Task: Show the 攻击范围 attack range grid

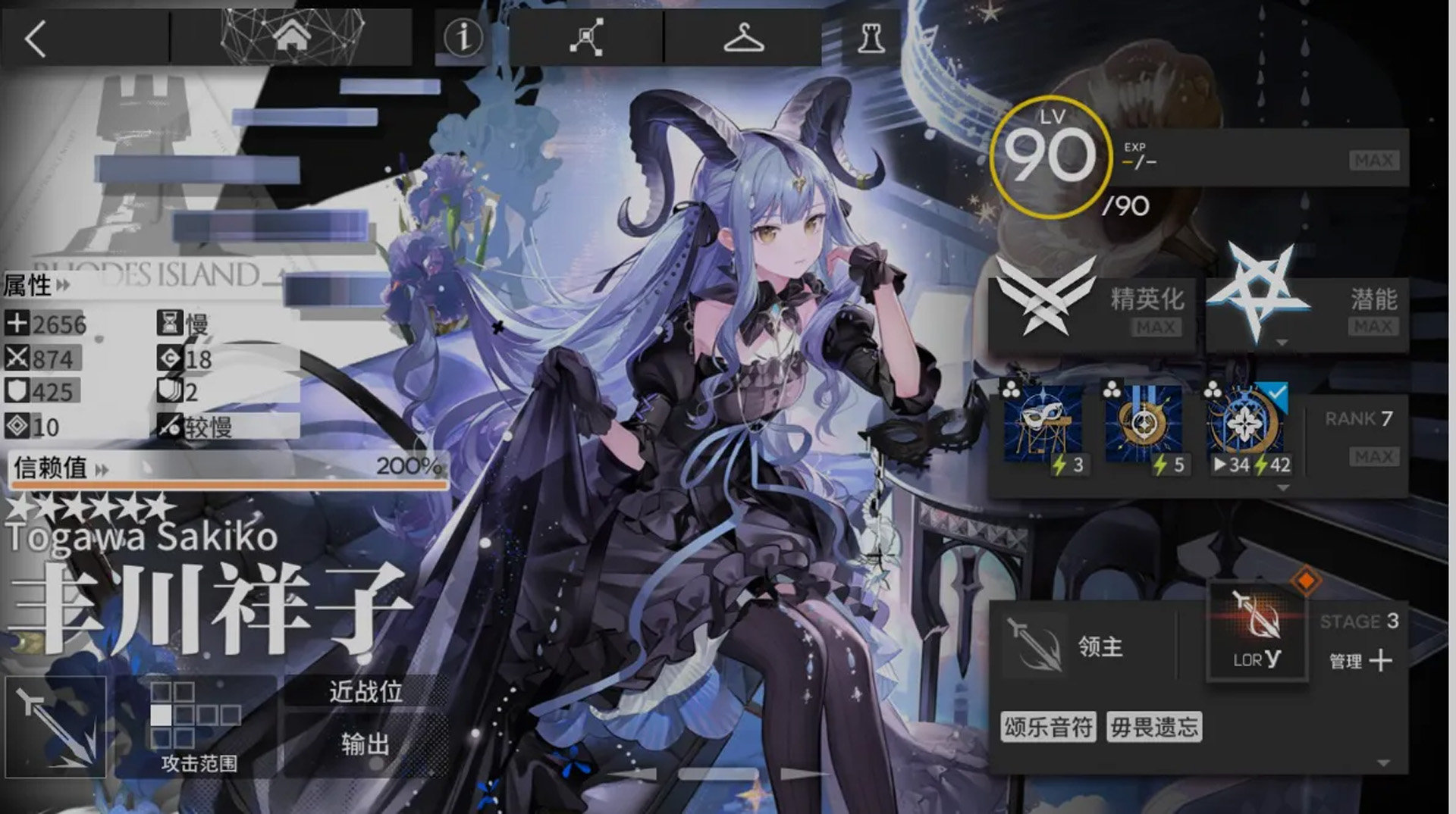Action: coord(197,724)
